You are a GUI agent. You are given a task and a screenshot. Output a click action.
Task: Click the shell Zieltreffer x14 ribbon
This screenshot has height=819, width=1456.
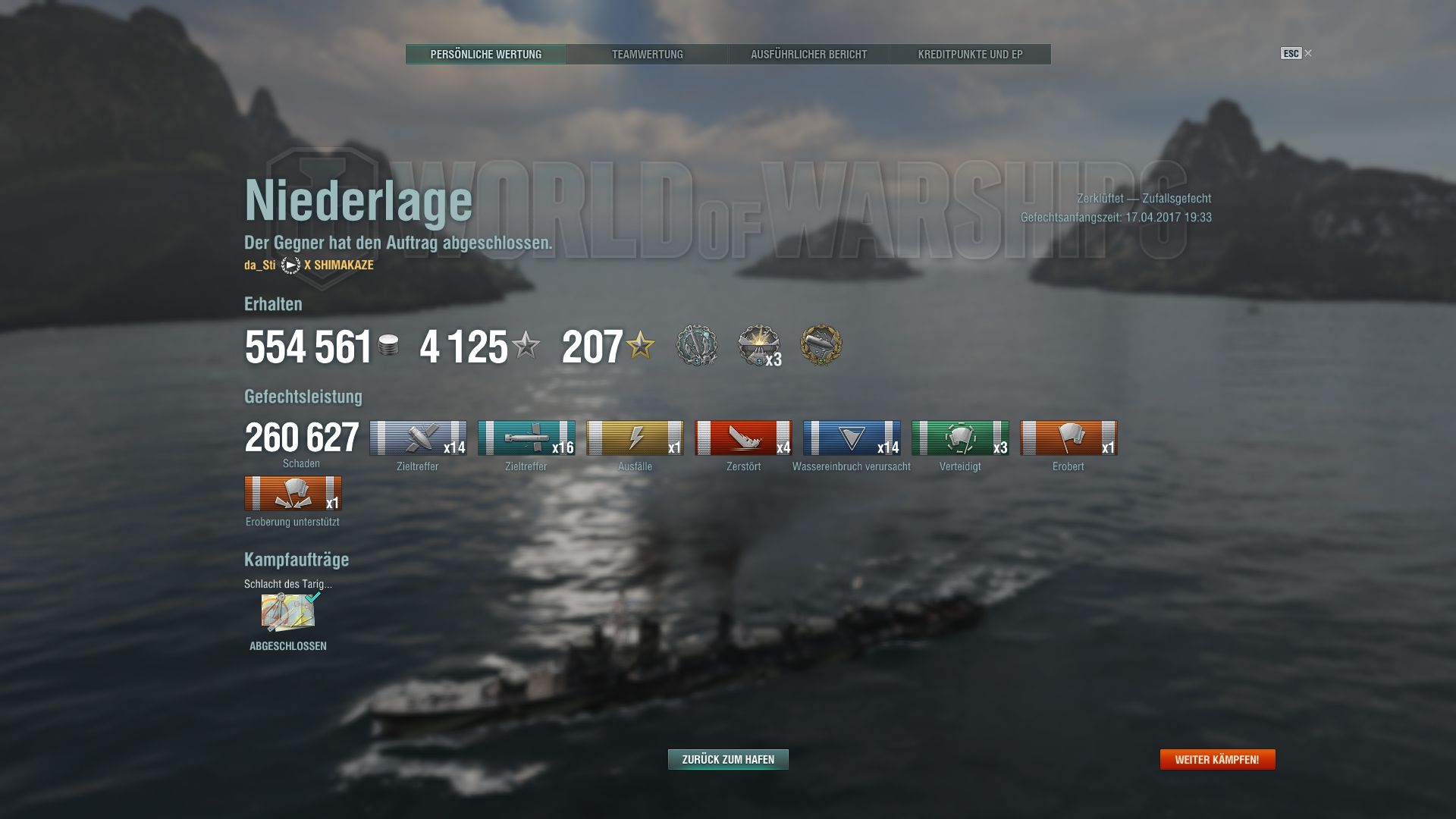point(418,438)
